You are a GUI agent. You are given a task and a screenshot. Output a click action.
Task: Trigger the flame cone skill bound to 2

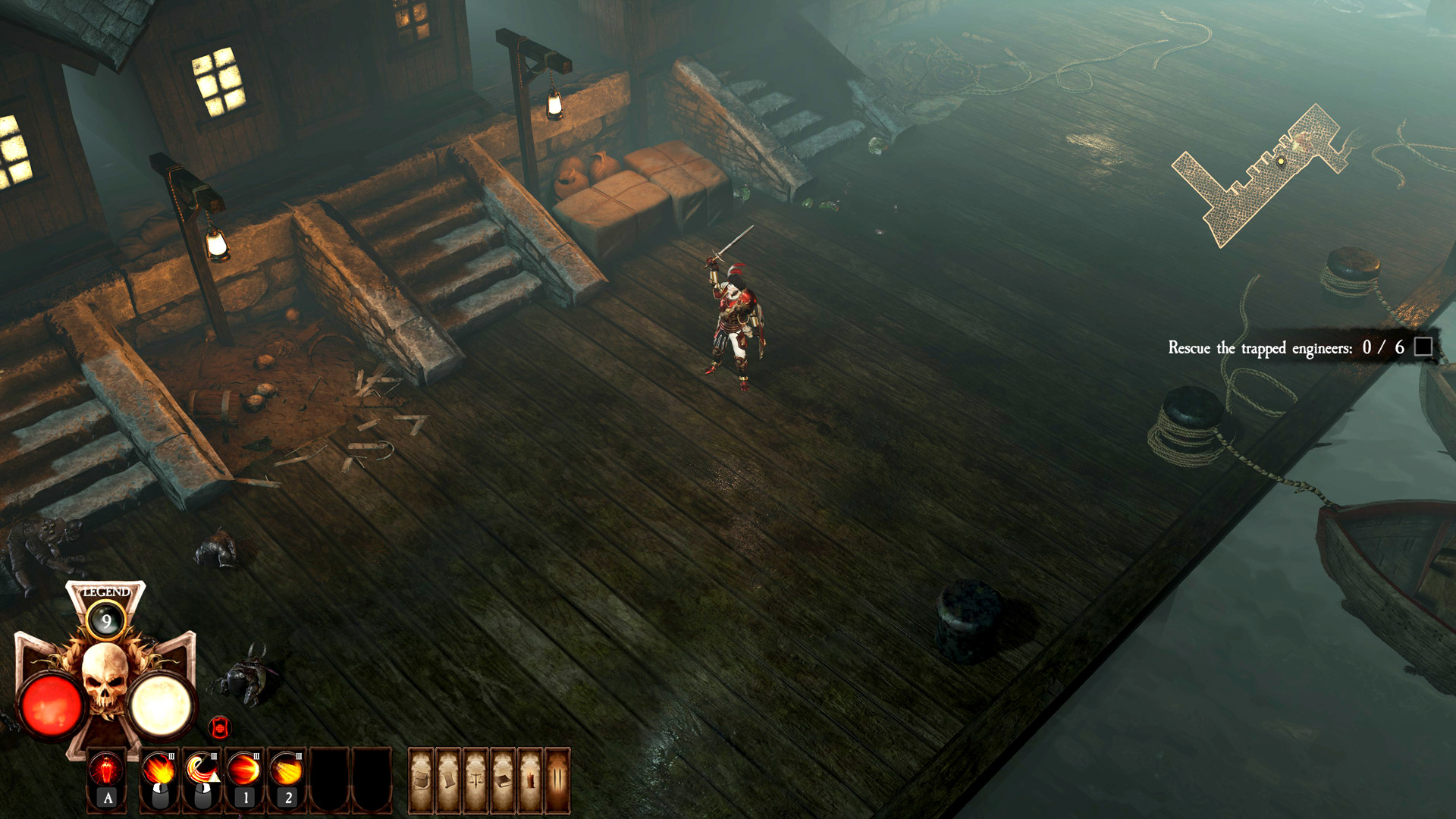click(287, 771)
